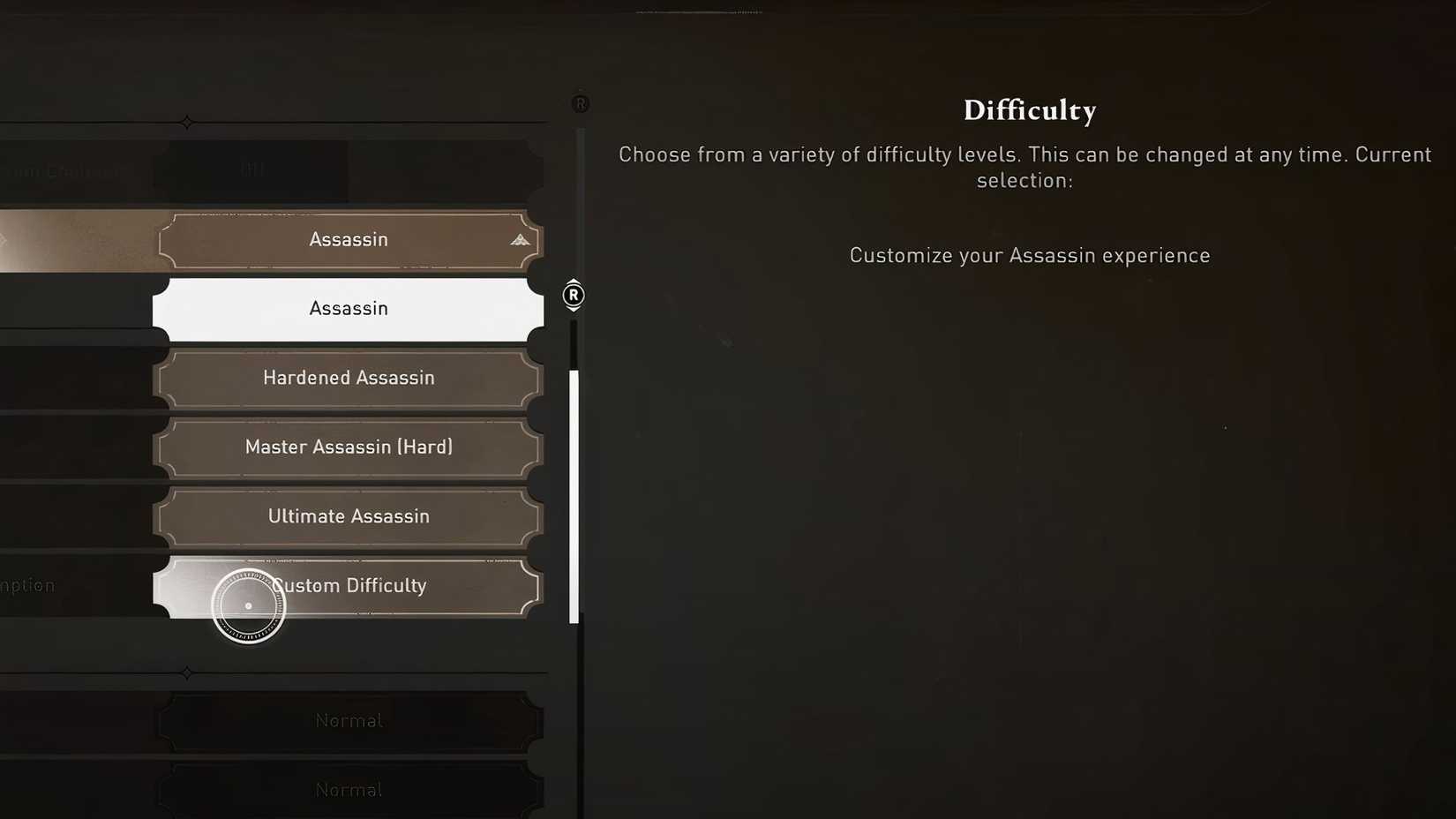Open the Custom Difficulty option
The image size is (1456, 819).
coord(349,586)
